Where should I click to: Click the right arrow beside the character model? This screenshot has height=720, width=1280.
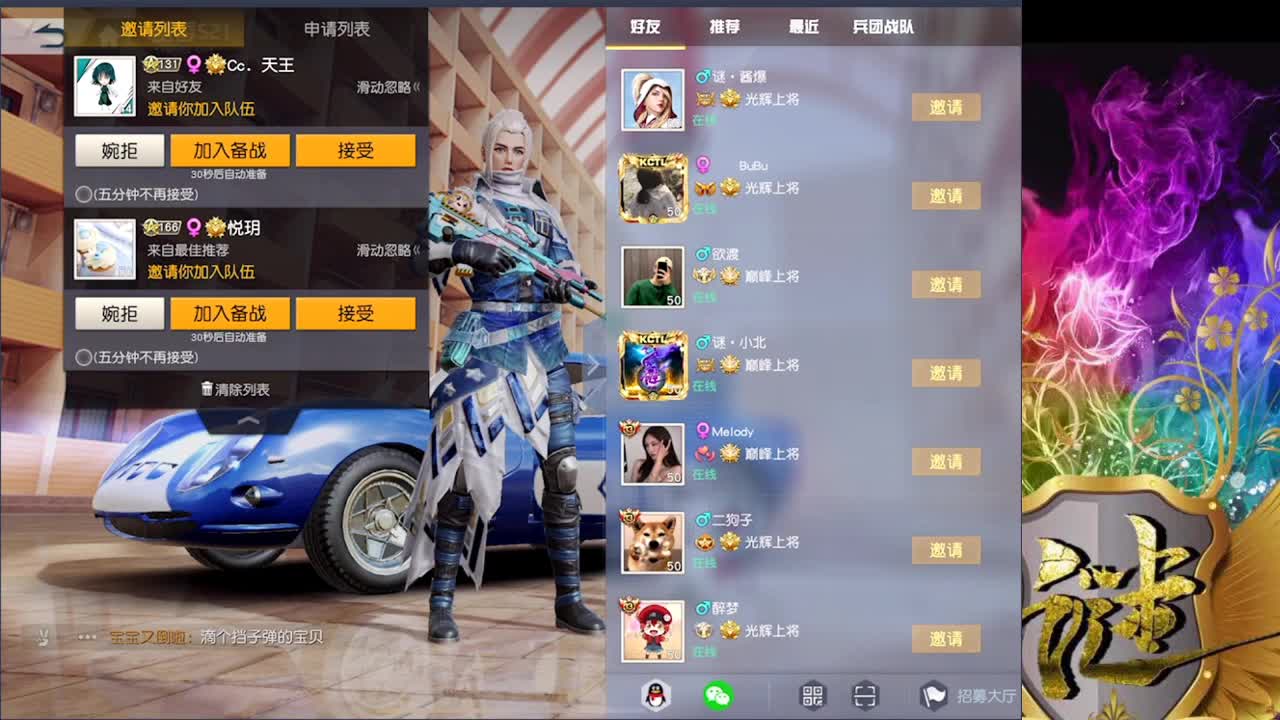pyautogui.click(x=594, y=365)
